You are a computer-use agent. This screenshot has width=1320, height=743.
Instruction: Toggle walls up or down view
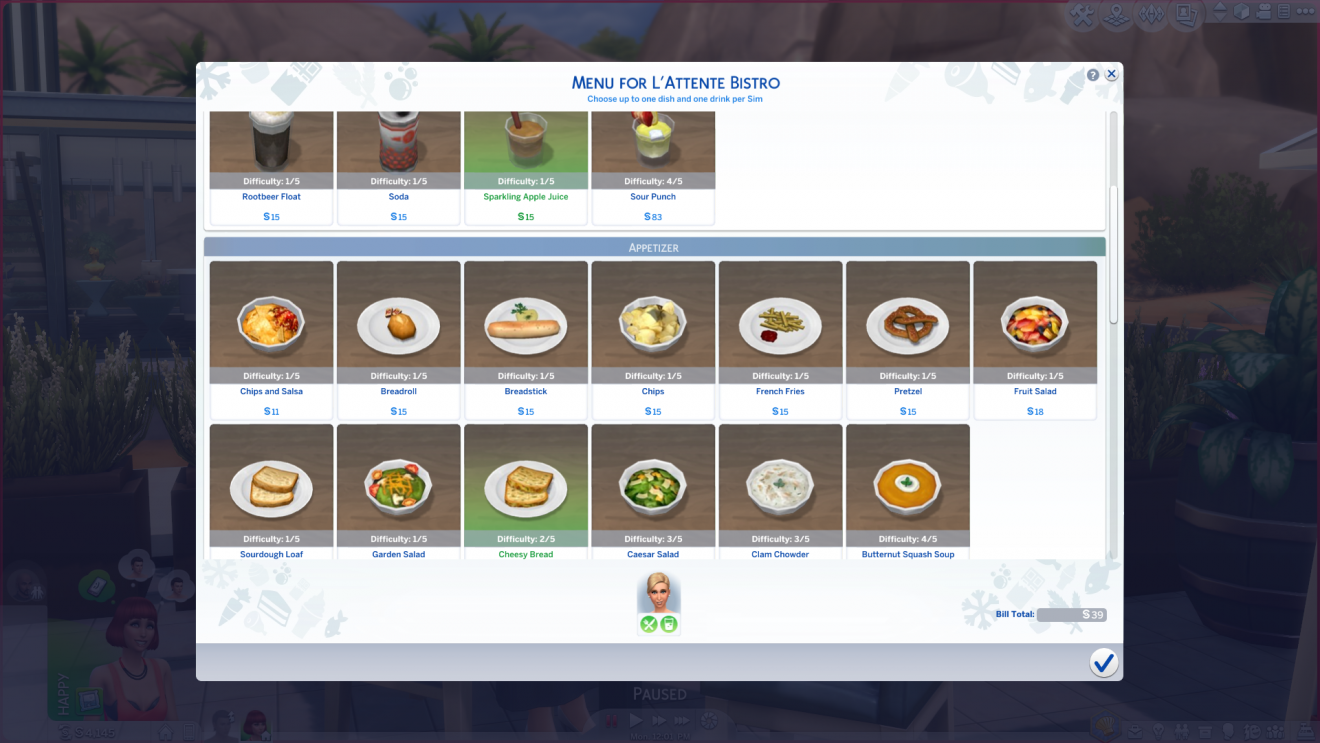1220,14
